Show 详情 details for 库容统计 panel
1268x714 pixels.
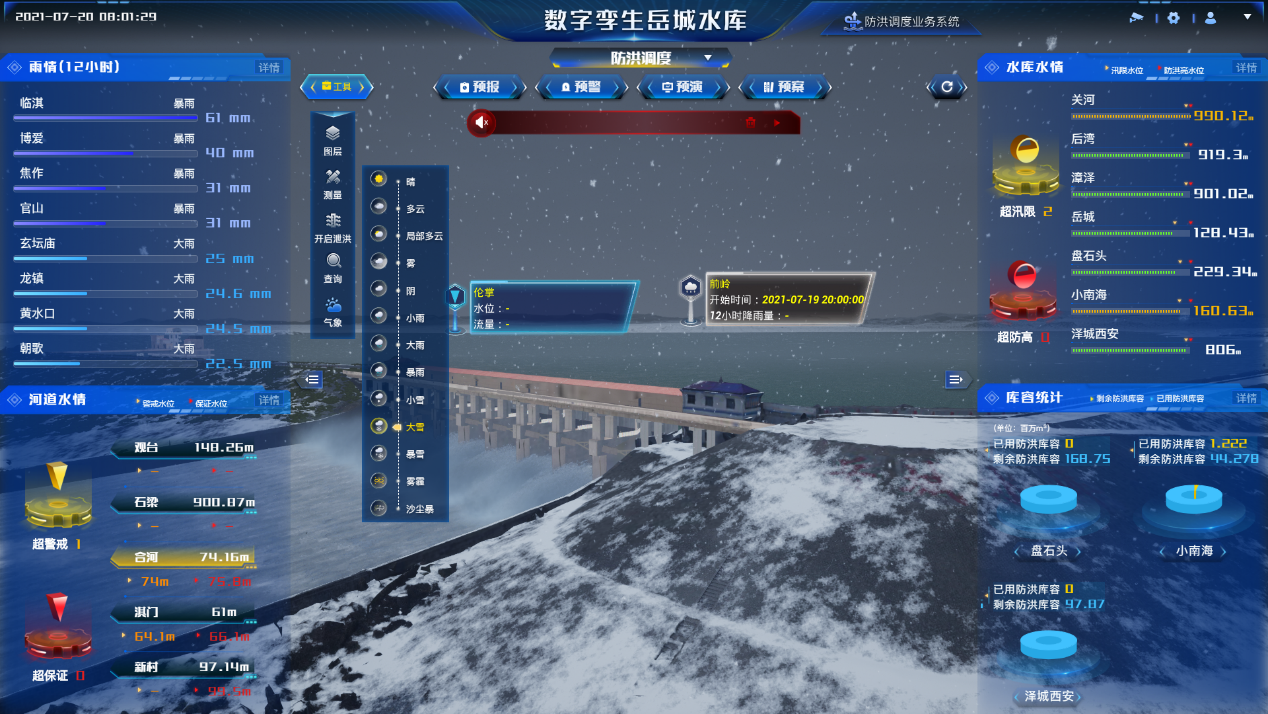point(1246,398)
